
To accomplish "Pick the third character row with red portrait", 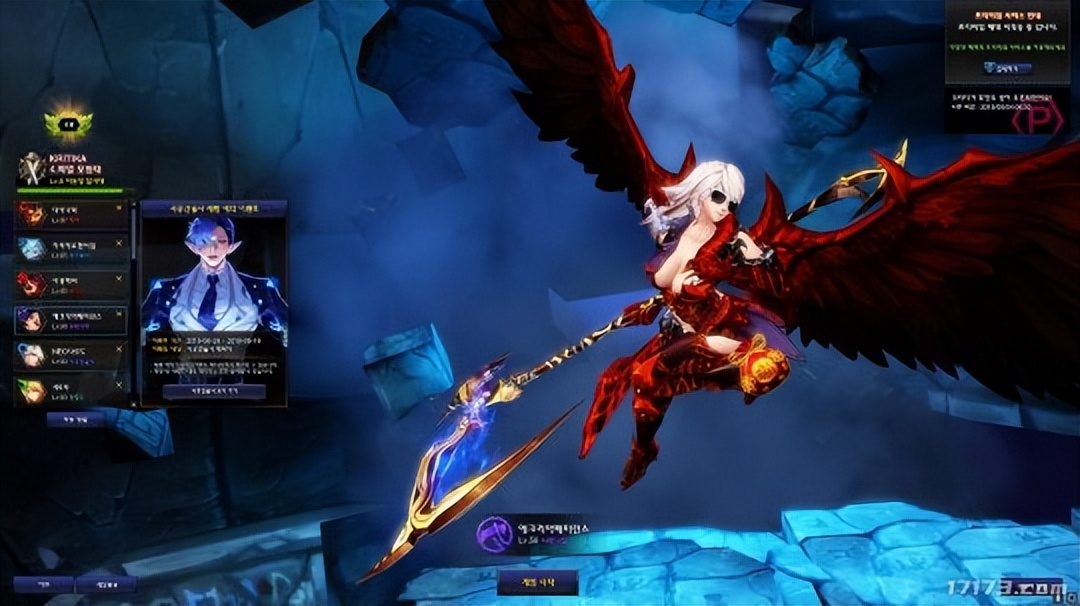I will point(72,283).
